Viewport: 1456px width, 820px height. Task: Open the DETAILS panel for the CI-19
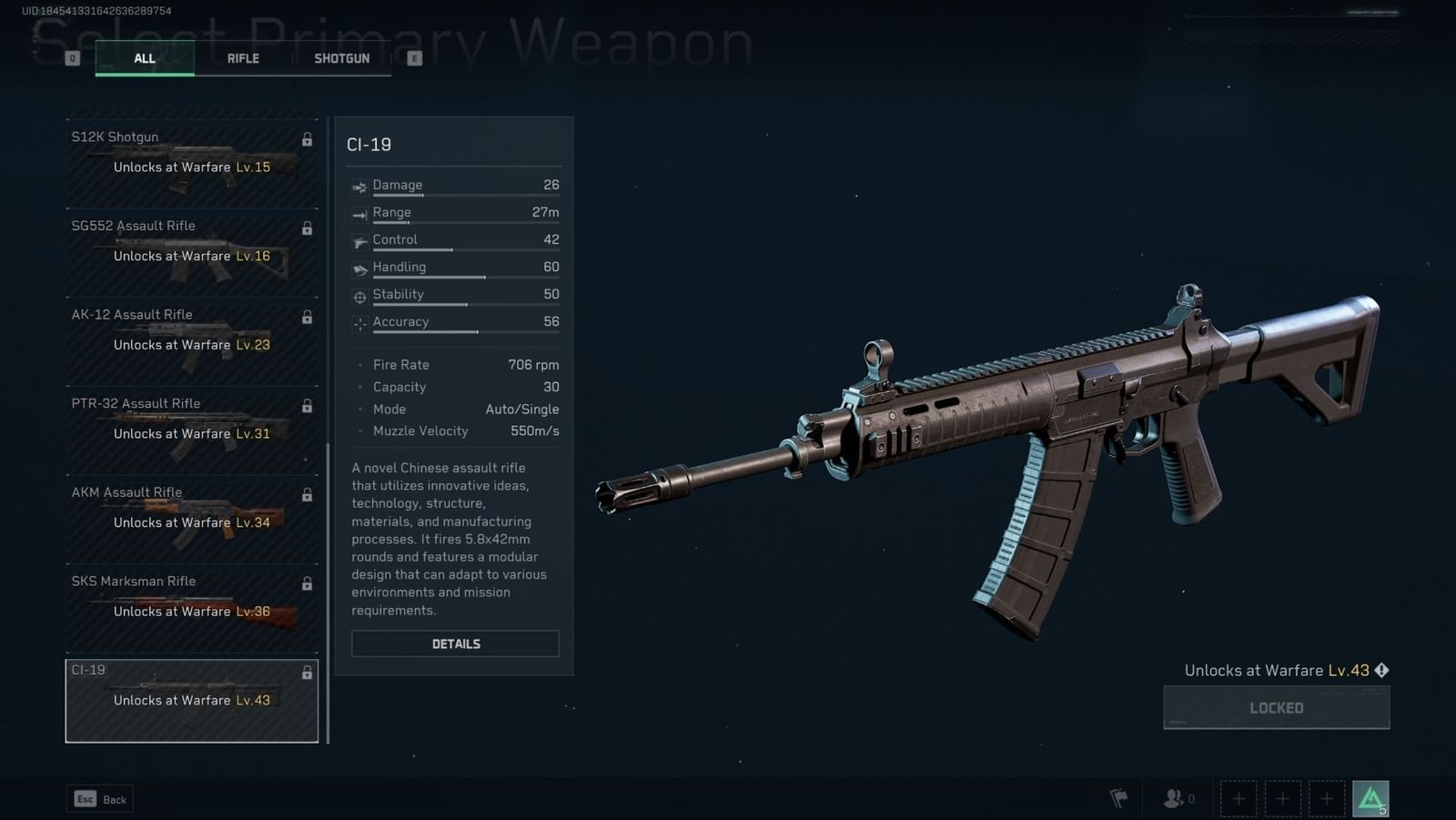point(455,643)
